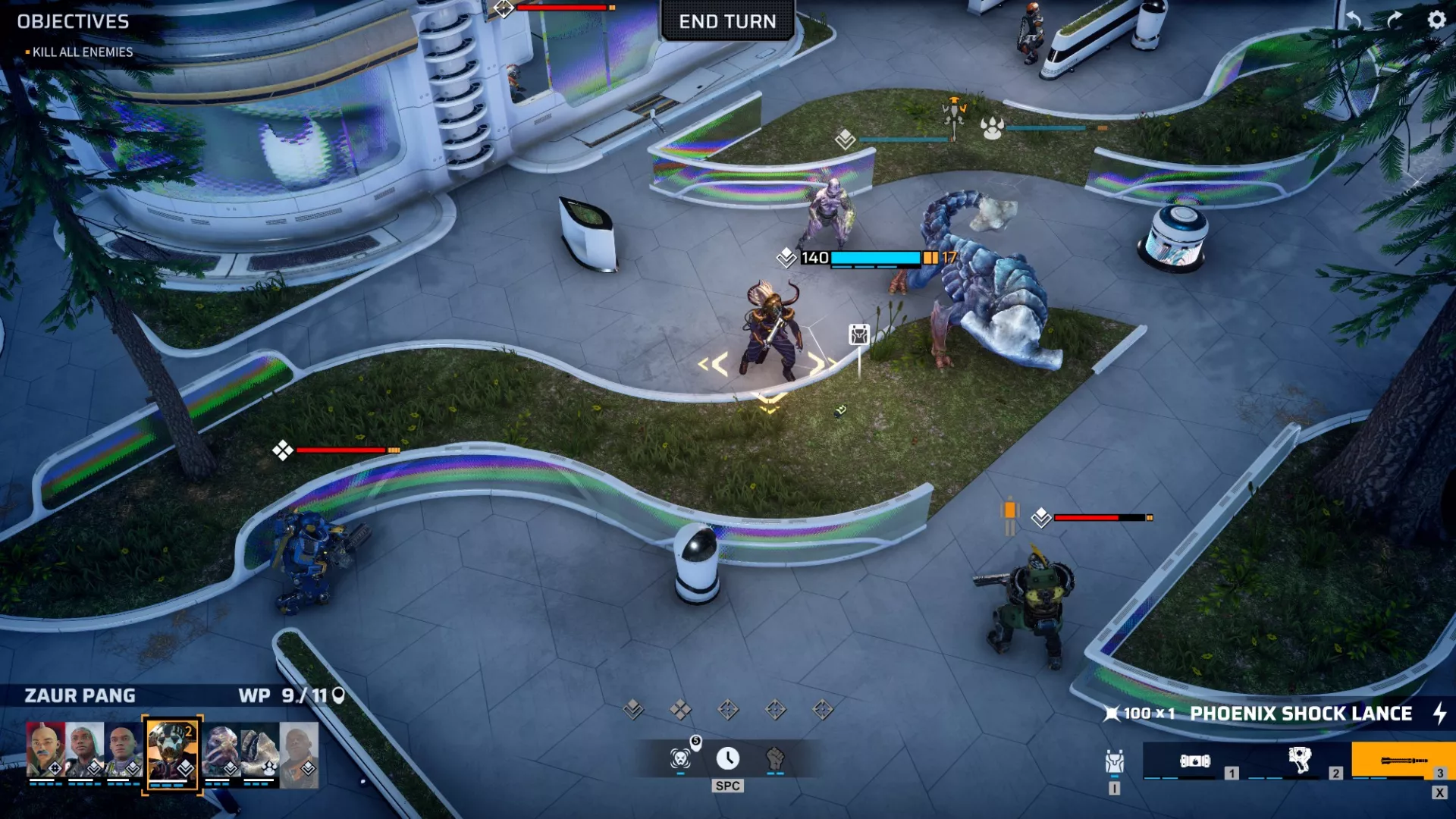Screen dimensions: 1456x819
Task: Select the Phoenix Shock Lance in slot 3
Action: pos(1404,760)
